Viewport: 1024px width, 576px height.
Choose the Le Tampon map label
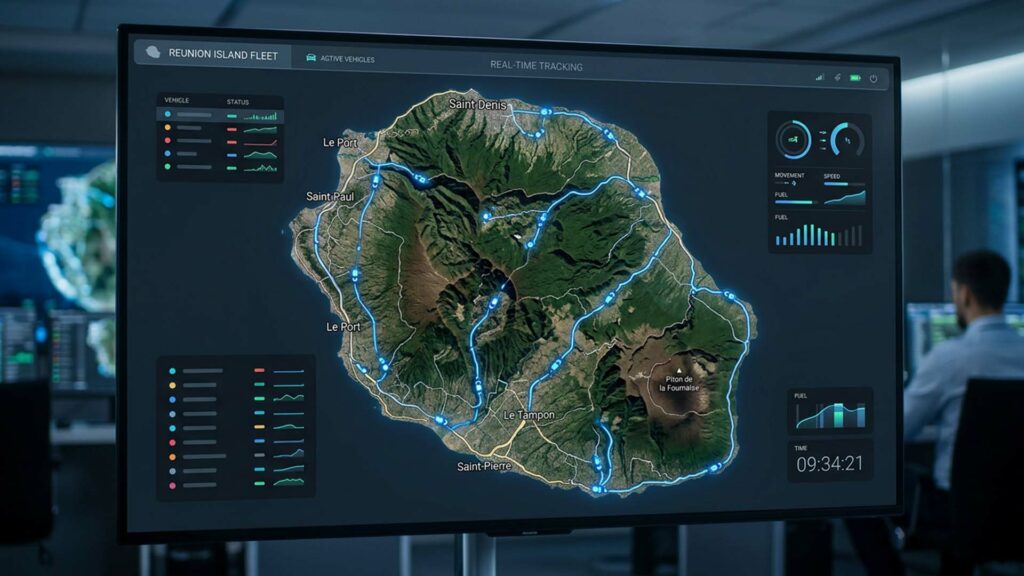click(529, 415)
